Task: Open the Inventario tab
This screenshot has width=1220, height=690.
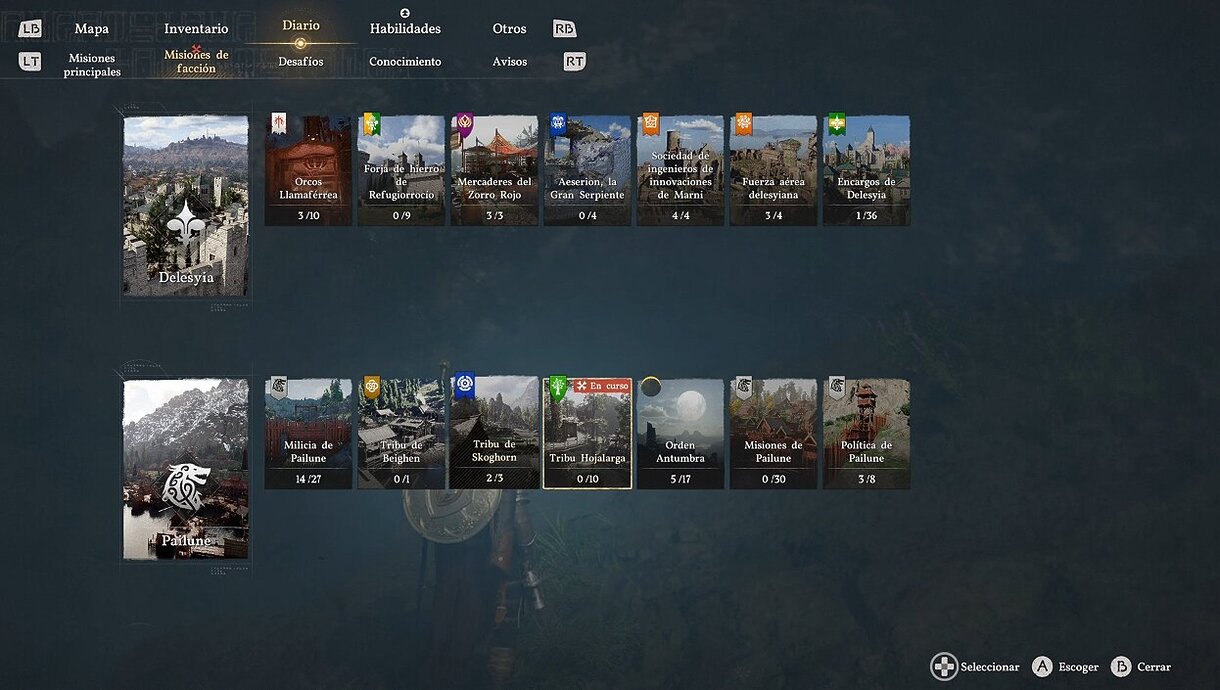Action: click(x=196, y=29)
